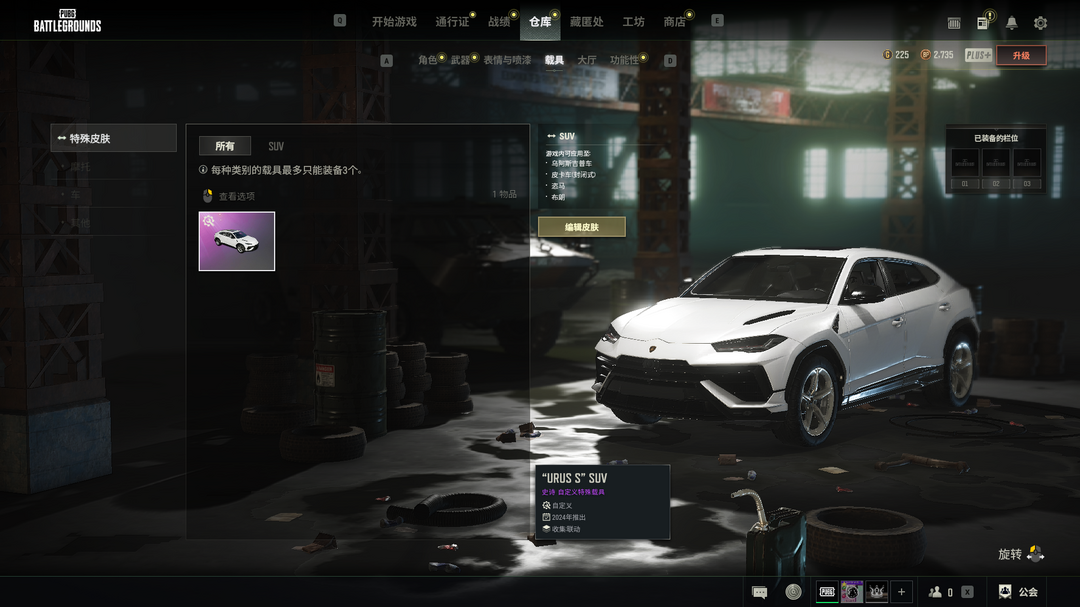Select the white Urus S SUV thumbnail
The height and width of the screenshot is (607, 1080).
(x=237, y=241)
